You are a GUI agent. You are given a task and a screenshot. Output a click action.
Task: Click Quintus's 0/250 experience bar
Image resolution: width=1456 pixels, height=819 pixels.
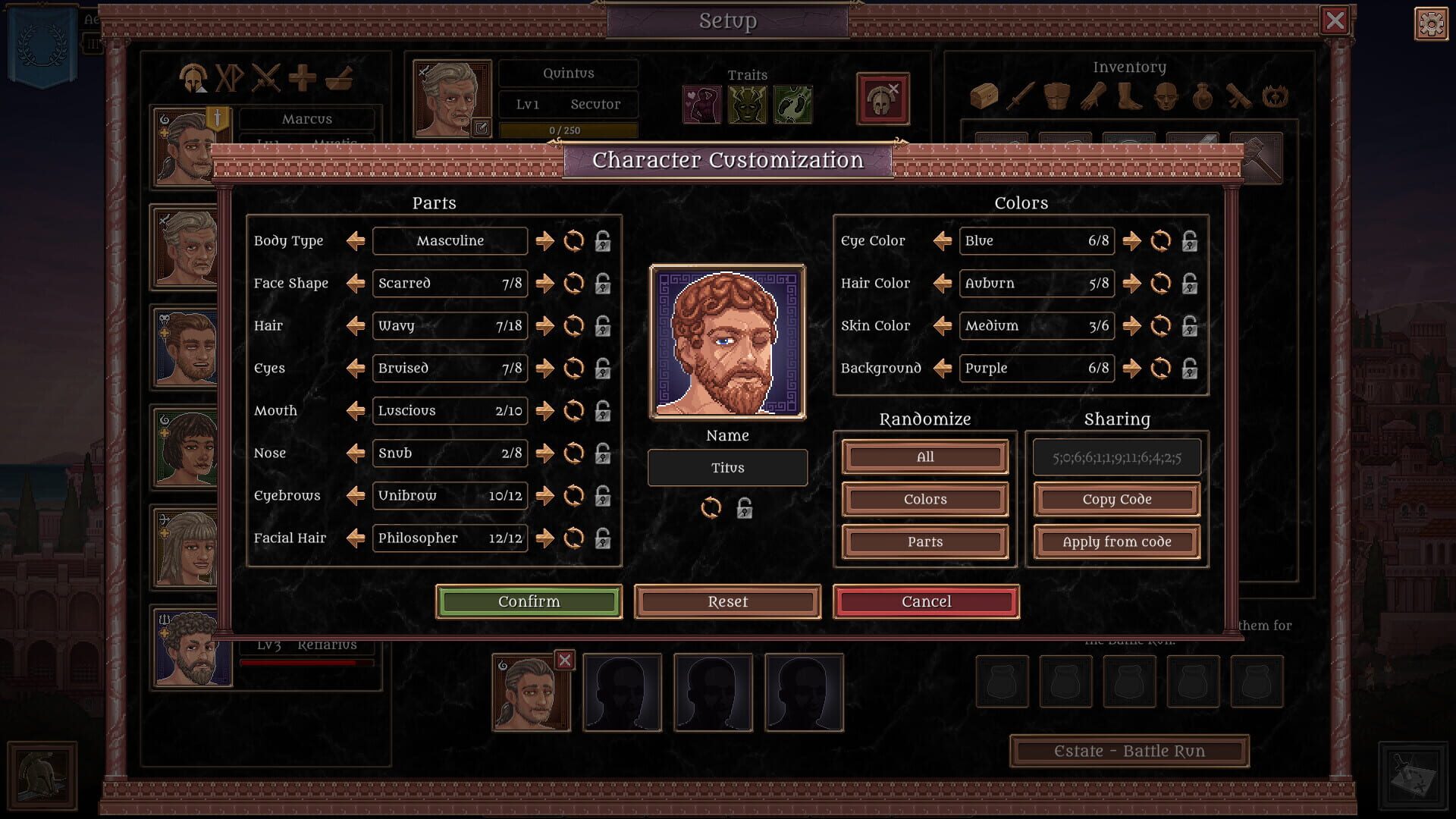(568, 130)
